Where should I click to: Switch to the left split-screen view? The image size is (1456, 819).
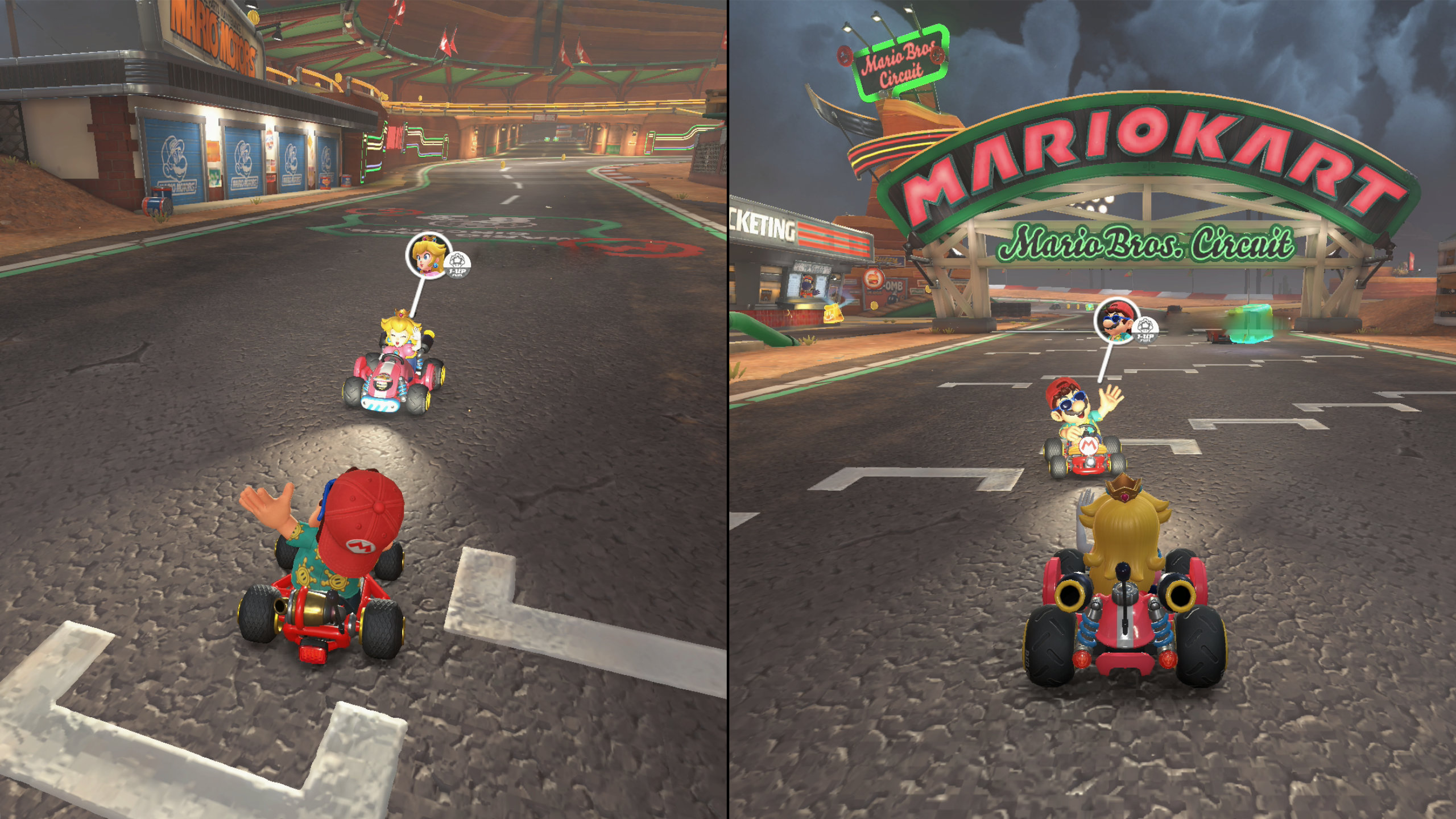[x=364, y=409]
